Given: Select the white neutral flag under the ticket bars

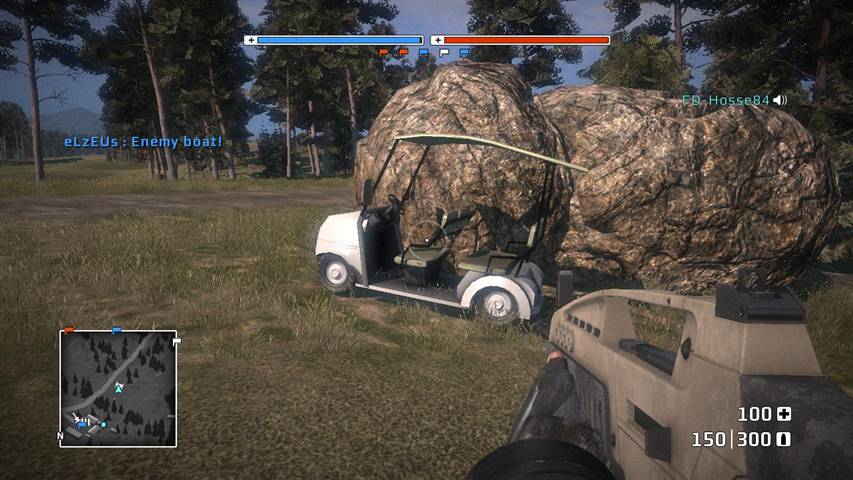Looking at the screenshot, I should tap(444, 52).
